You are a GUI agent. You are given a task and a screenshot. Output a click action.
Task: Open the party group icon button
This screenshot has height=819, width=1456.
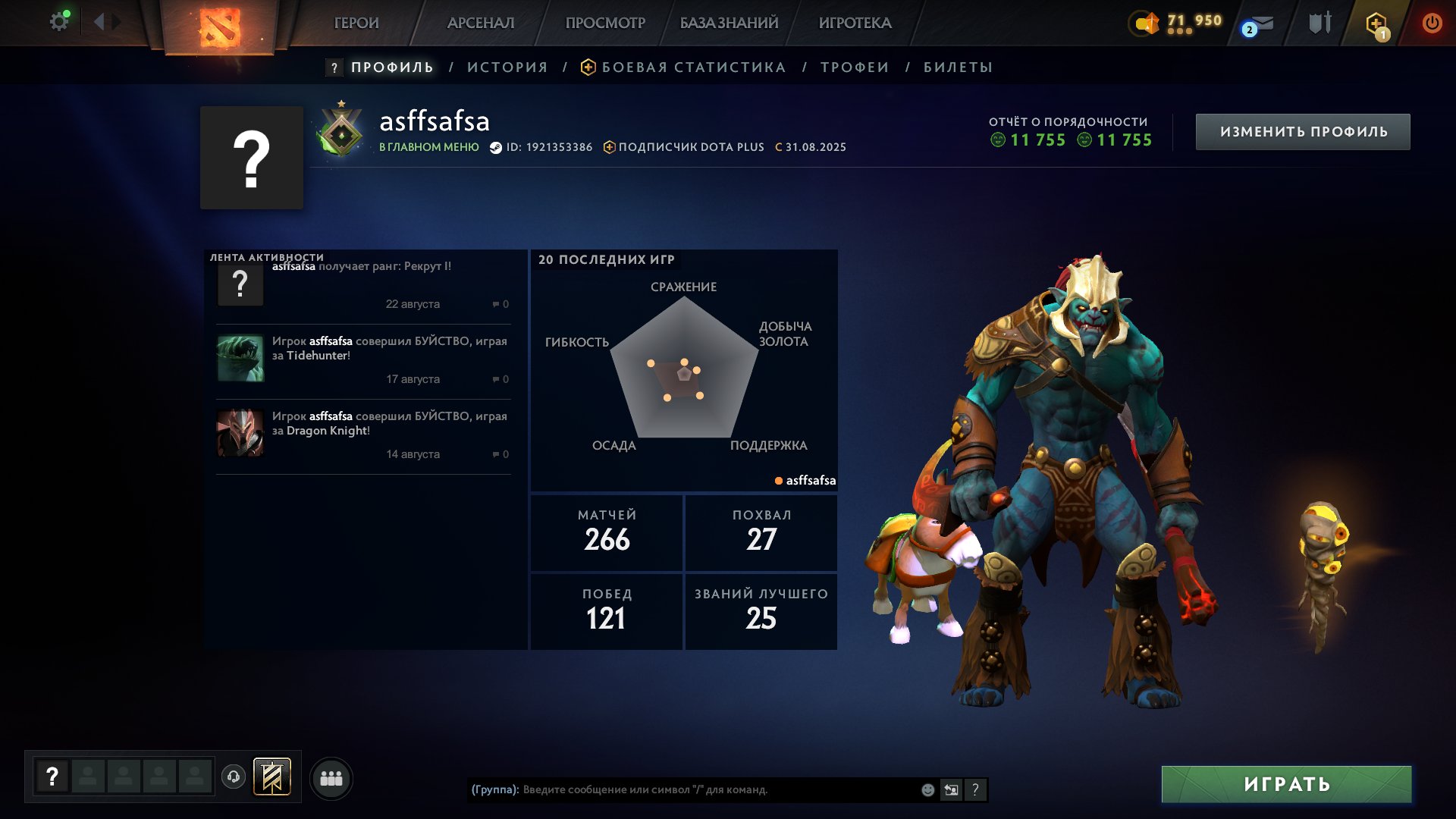click(331, 778)
